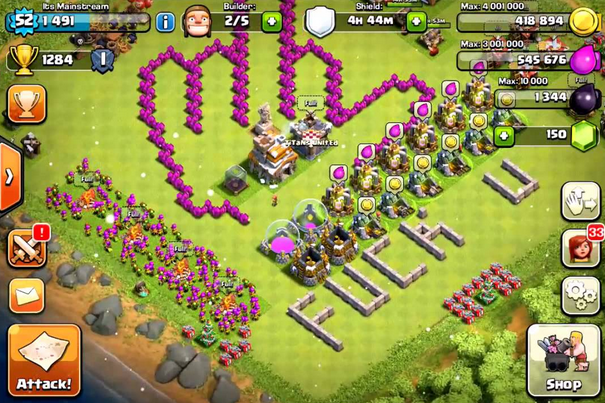Tap the hand layout editor button

pyautogui.click(x=580, y=201)
